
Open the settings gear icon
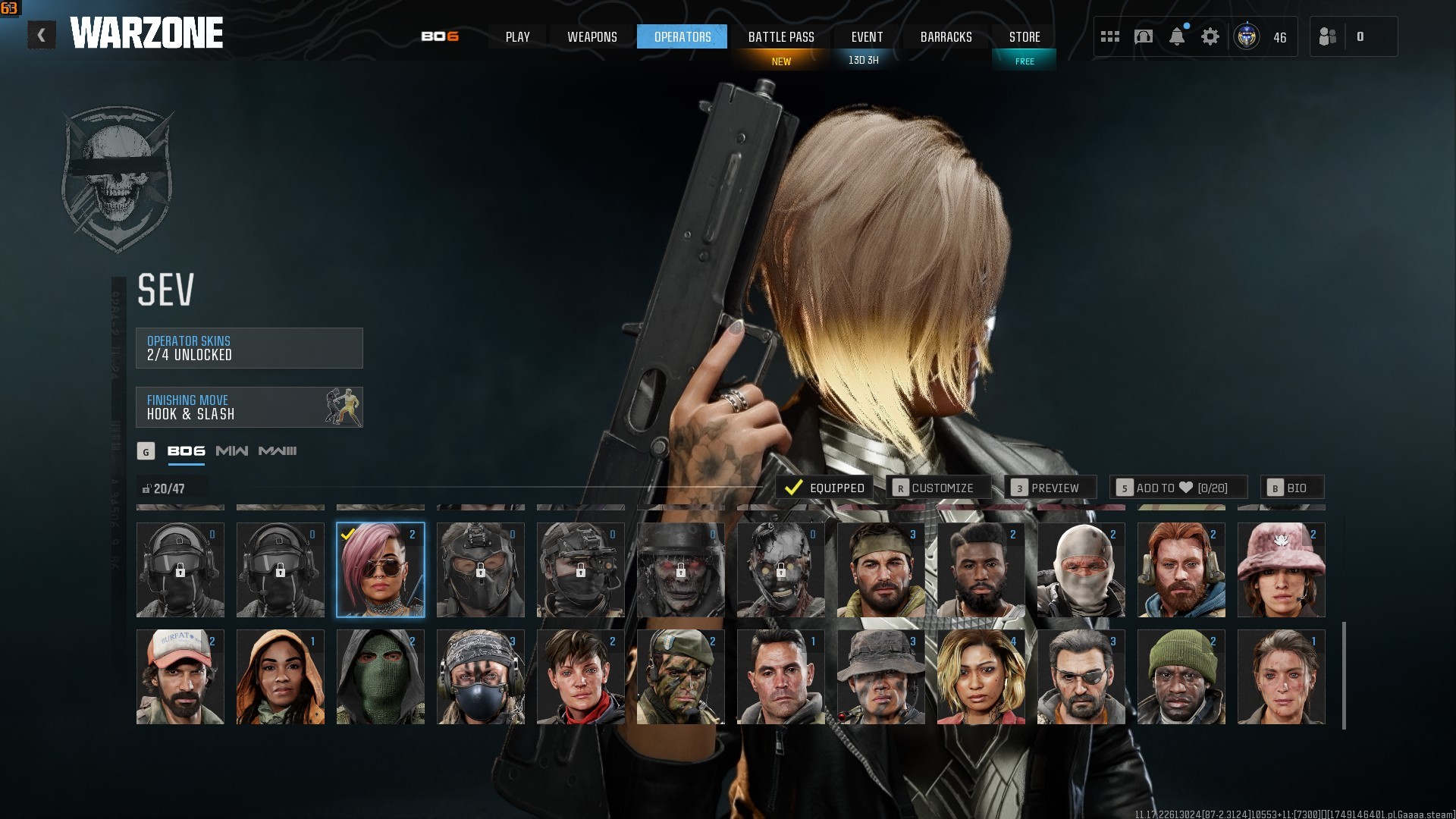click(x=1210, y=36)
